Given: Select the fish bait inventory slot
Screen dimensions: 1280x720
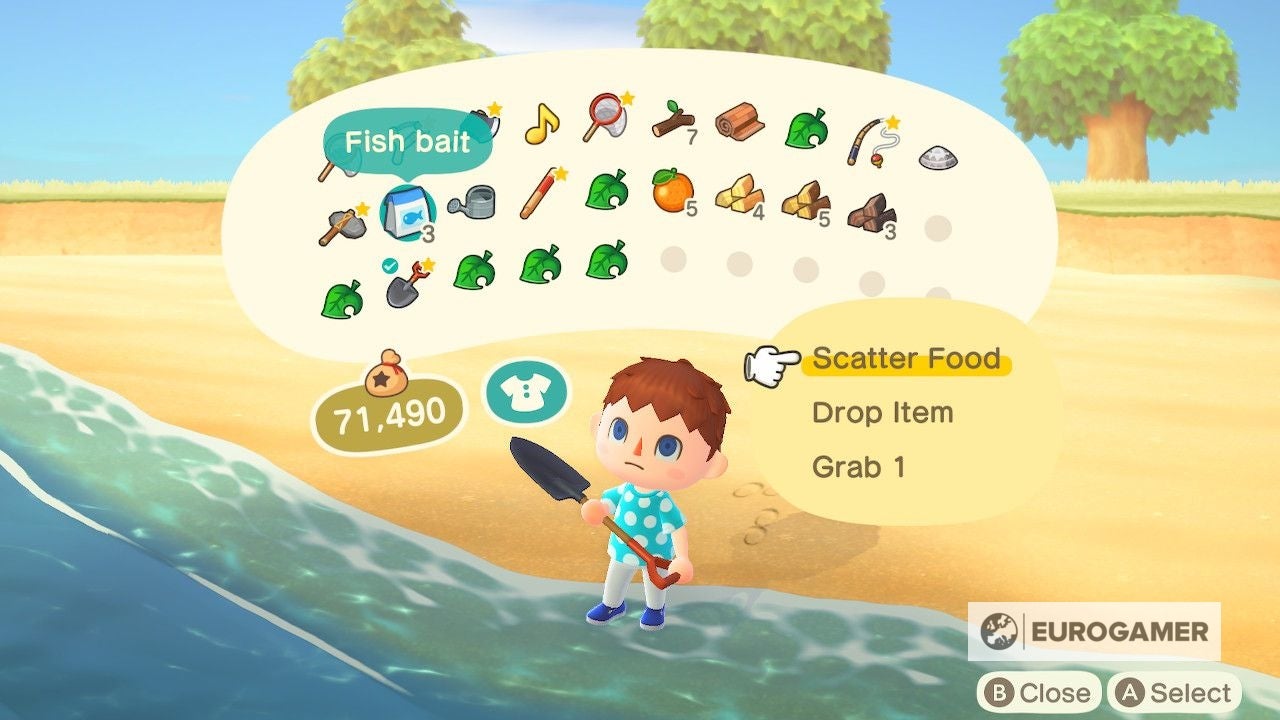Looking at the screenshot, I should pos(409,211).
